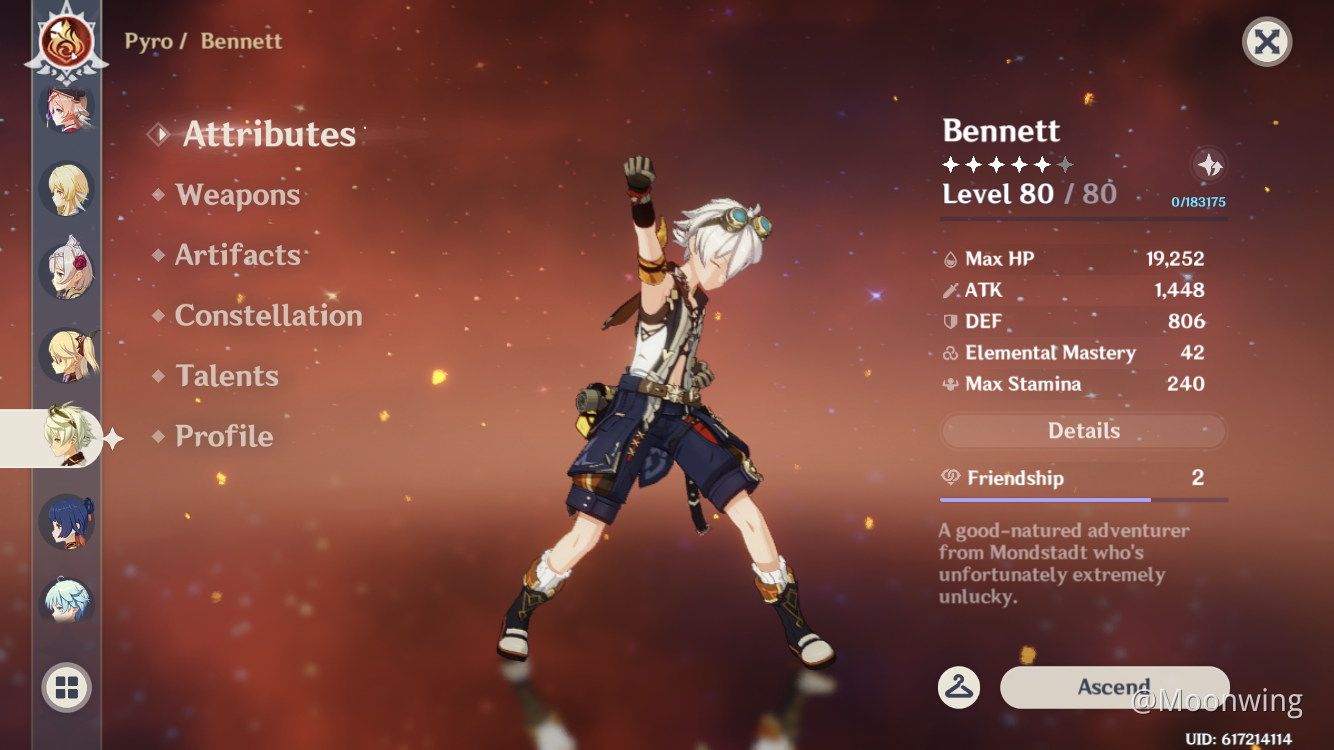The width and height of the screenshot is (1334, 750).
Task: Select the blue-haired character near sidebar bottom
Action: tap(66, 519)
